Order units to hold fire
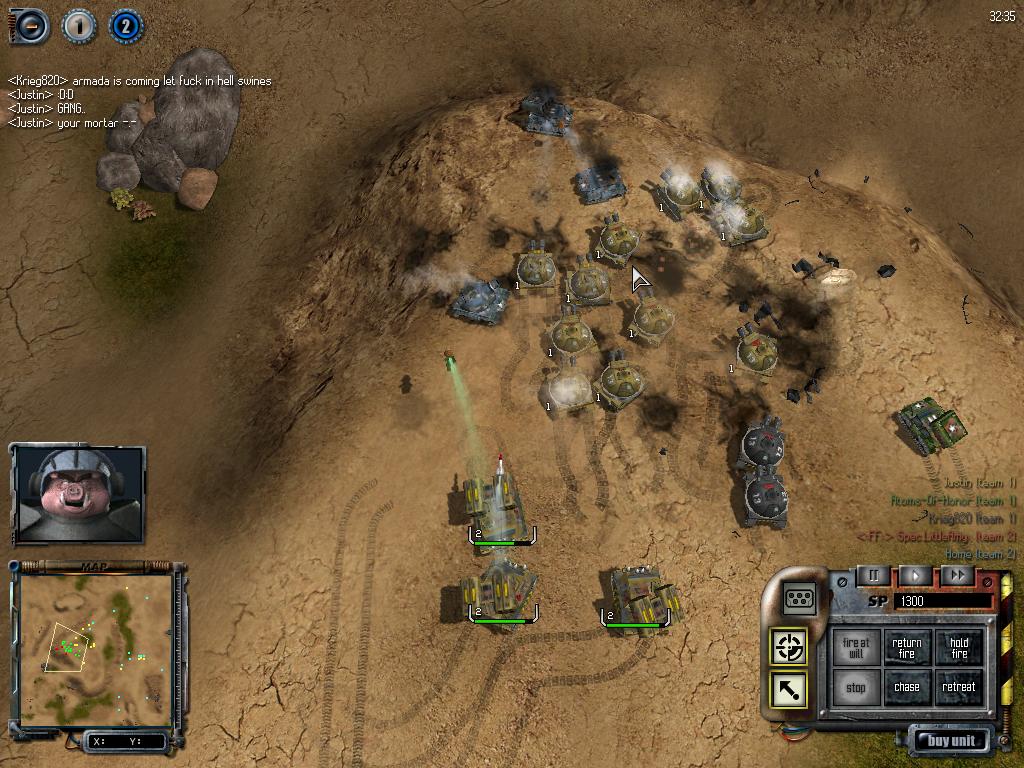 [959, 648]
